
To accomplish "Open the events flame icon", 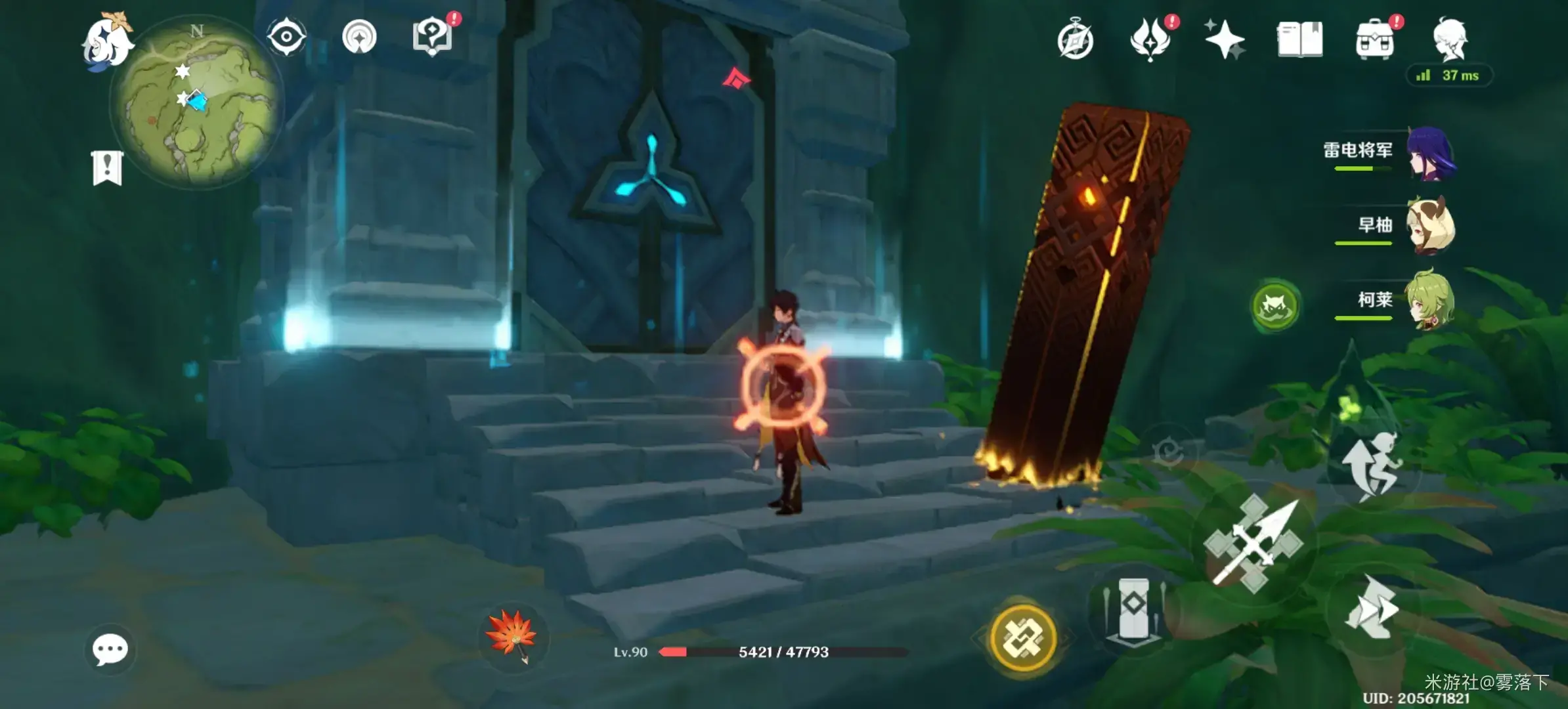I will pos(1150,39).
